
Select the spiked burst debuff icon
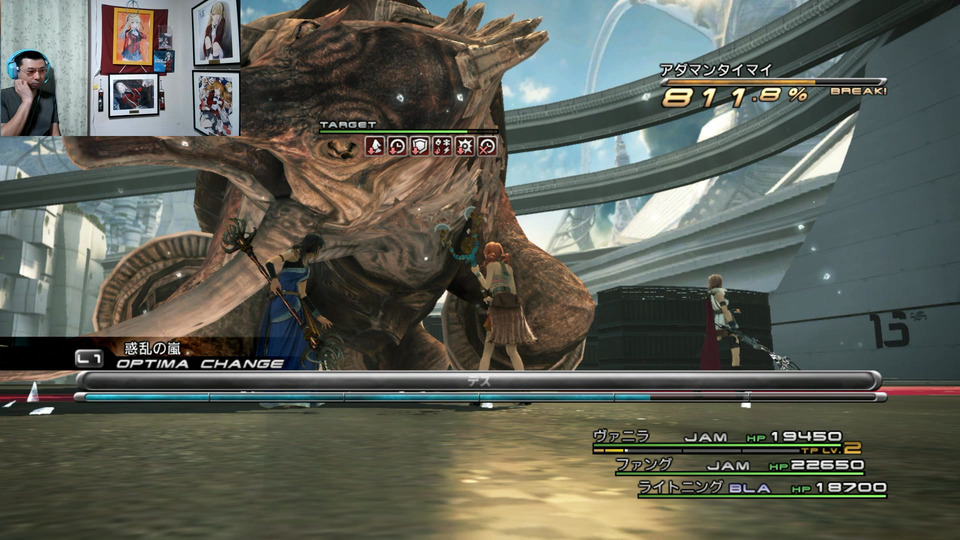click(x=465, y=146)
